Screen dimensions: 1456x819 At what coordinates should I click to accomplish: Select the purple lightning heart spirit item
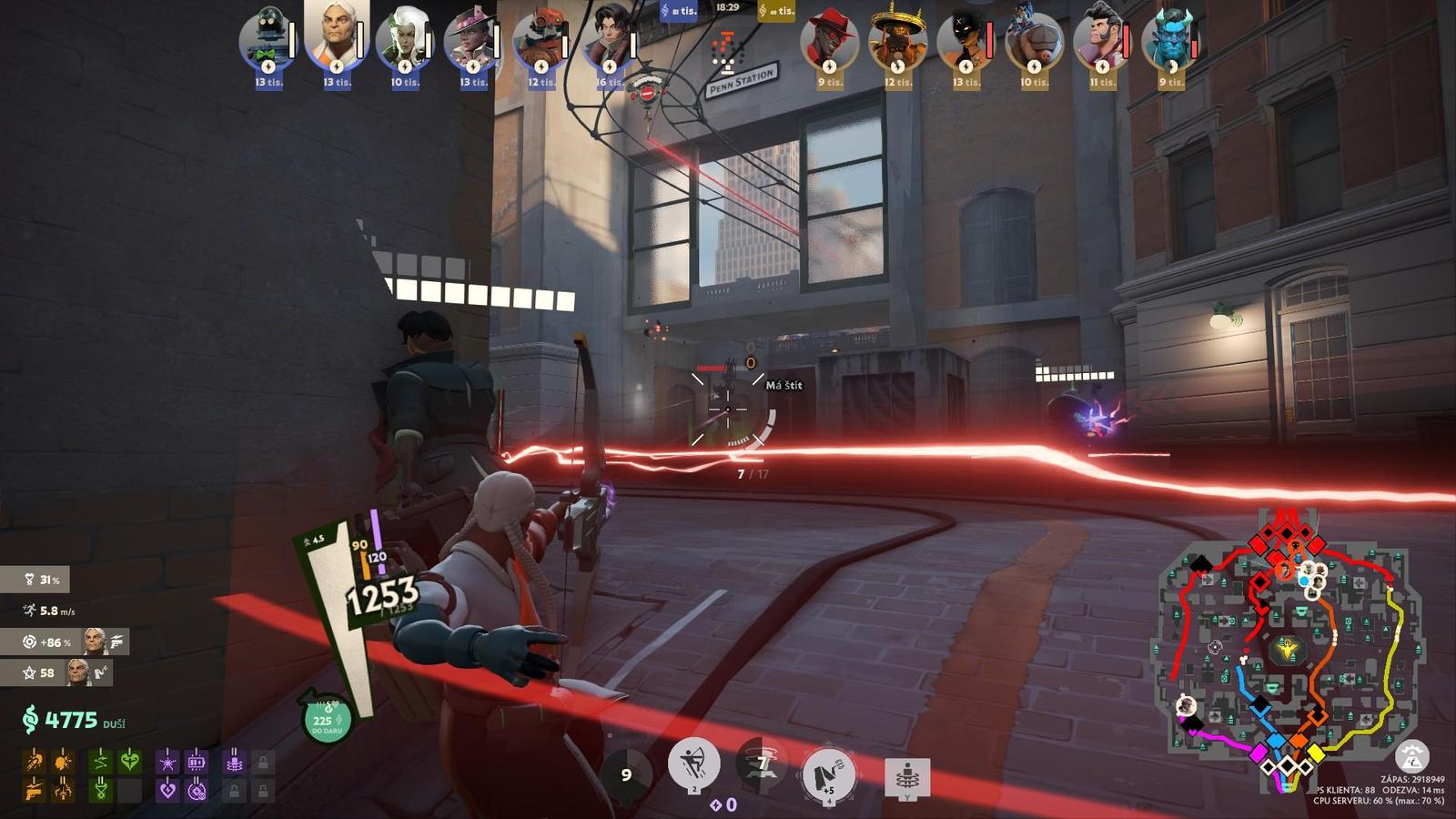pyautogui.click(x=167, y=790)
